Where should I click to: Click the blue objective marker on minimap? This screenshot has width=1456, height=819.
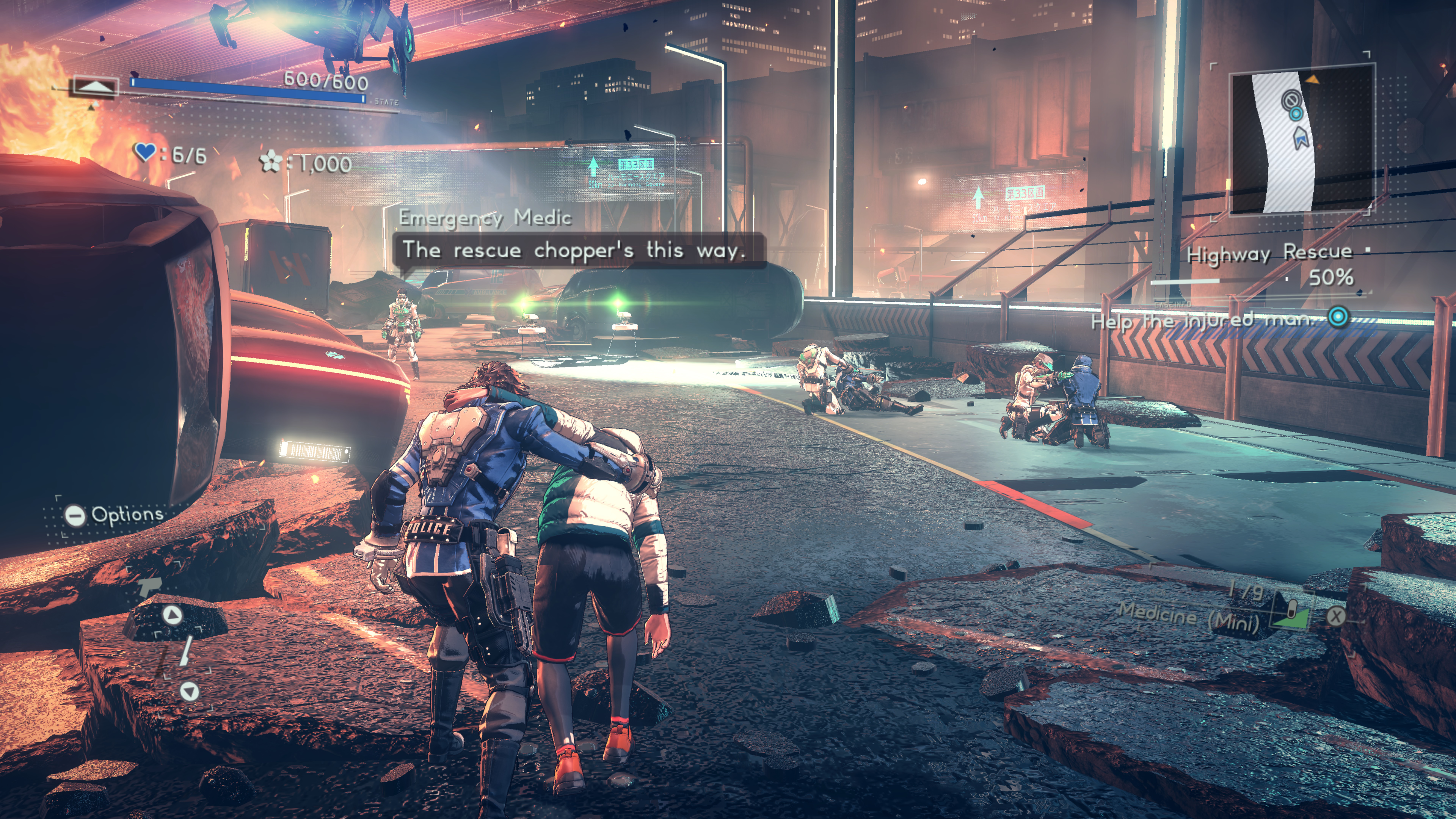click(x=1296, y=114)
